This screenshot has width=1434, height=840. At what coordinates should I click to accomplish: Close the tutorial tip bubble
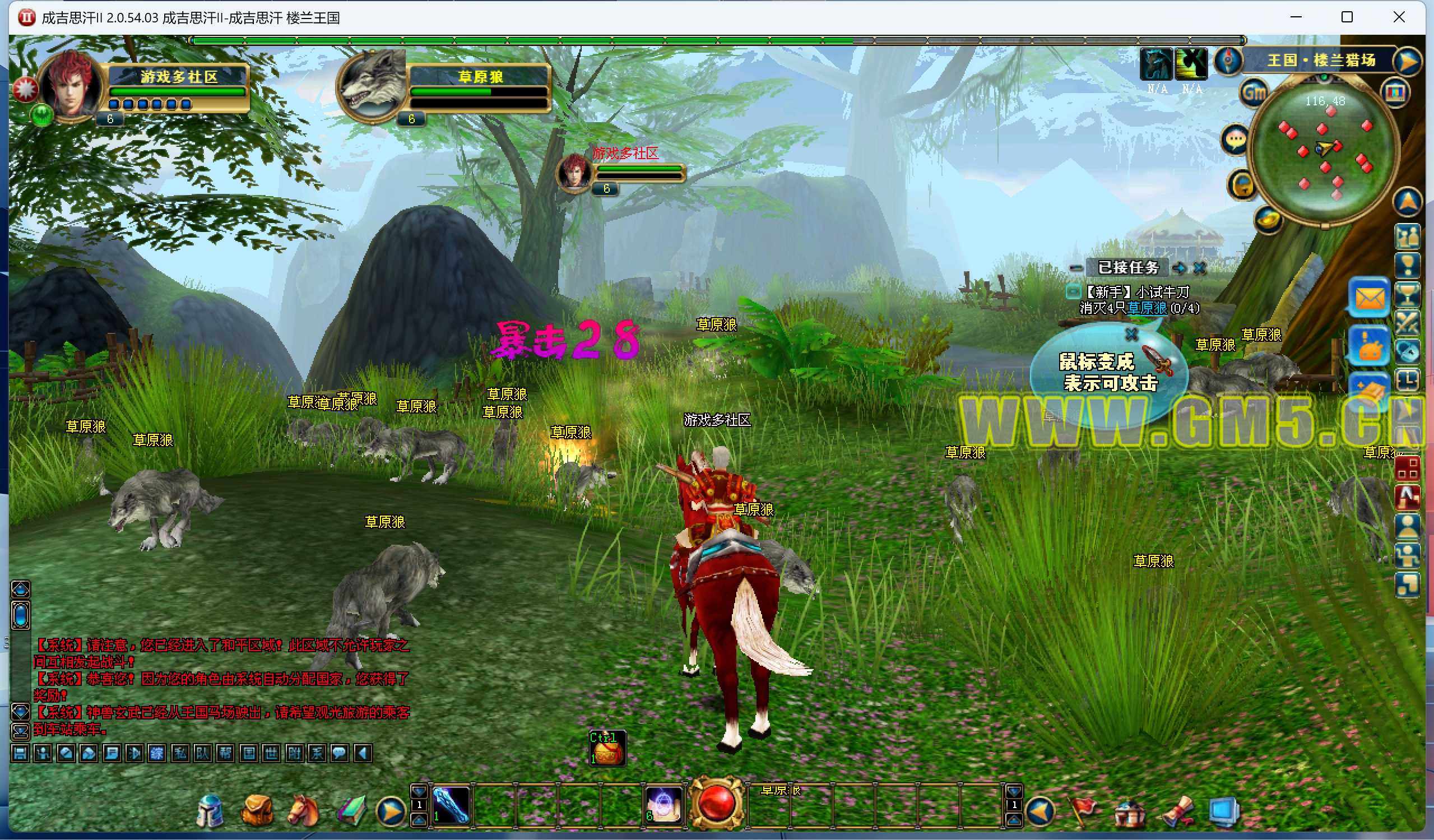1131,335
